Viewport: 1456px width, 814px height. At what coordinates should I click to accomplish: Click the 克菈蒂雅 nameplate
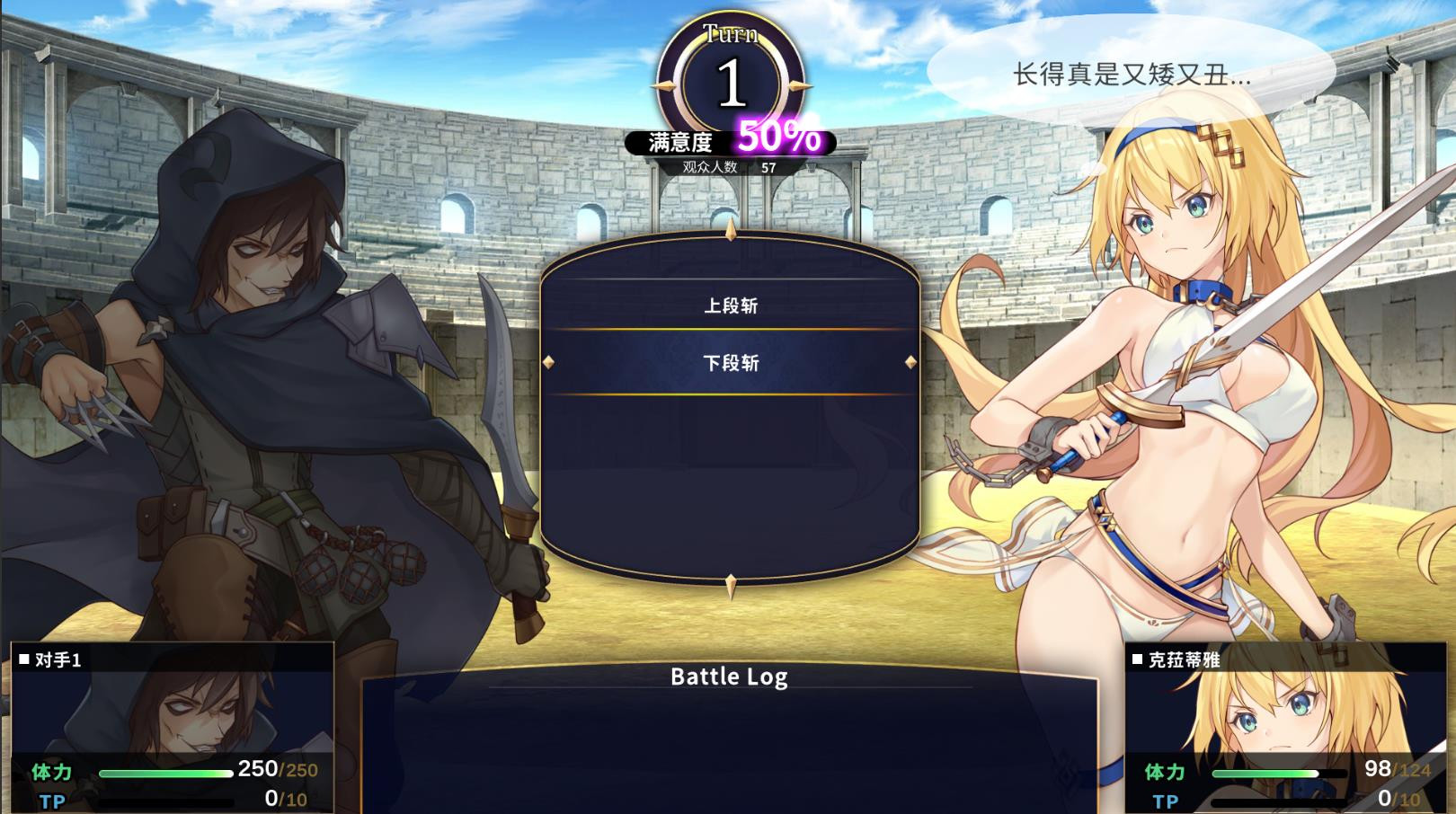[1177, 658]
